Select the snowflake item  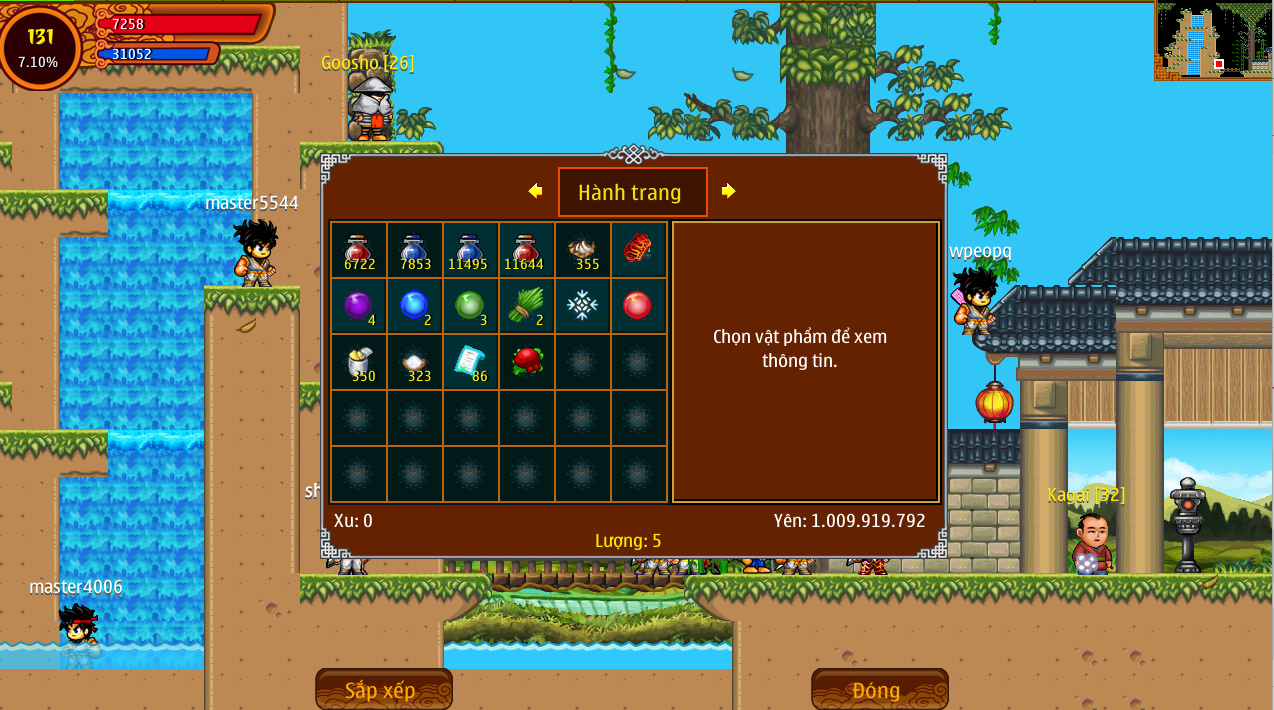(x=582, y=306)
